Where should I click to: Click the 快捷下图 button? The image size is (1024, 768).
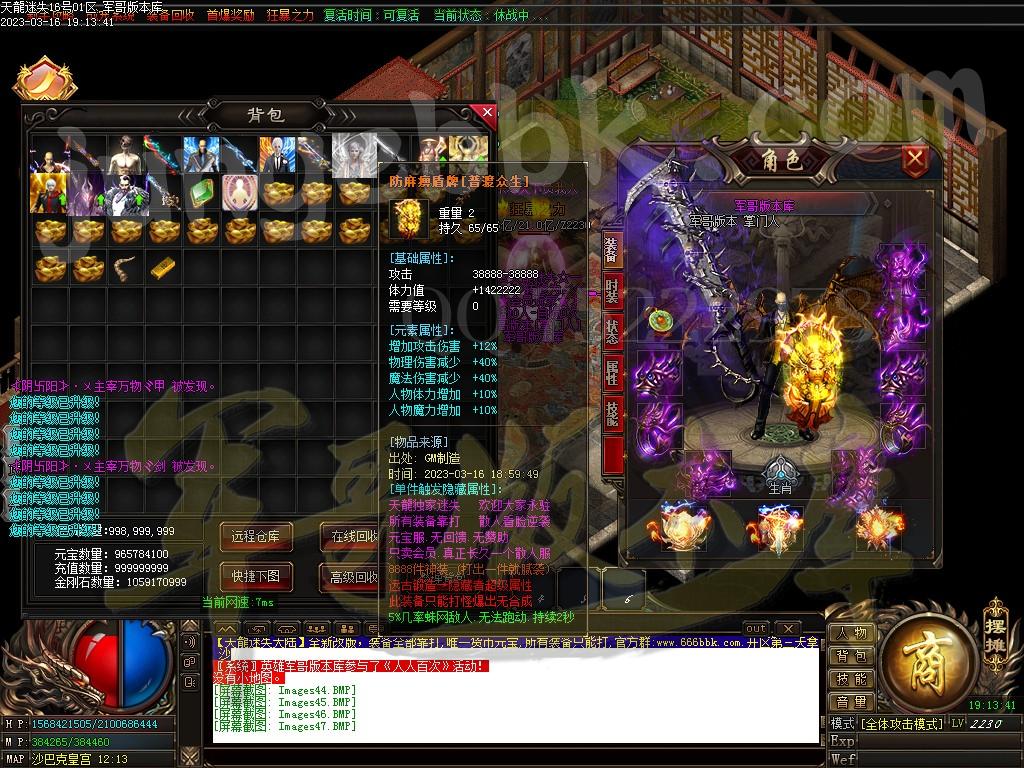pyautogui.click(x=256, y=576)
